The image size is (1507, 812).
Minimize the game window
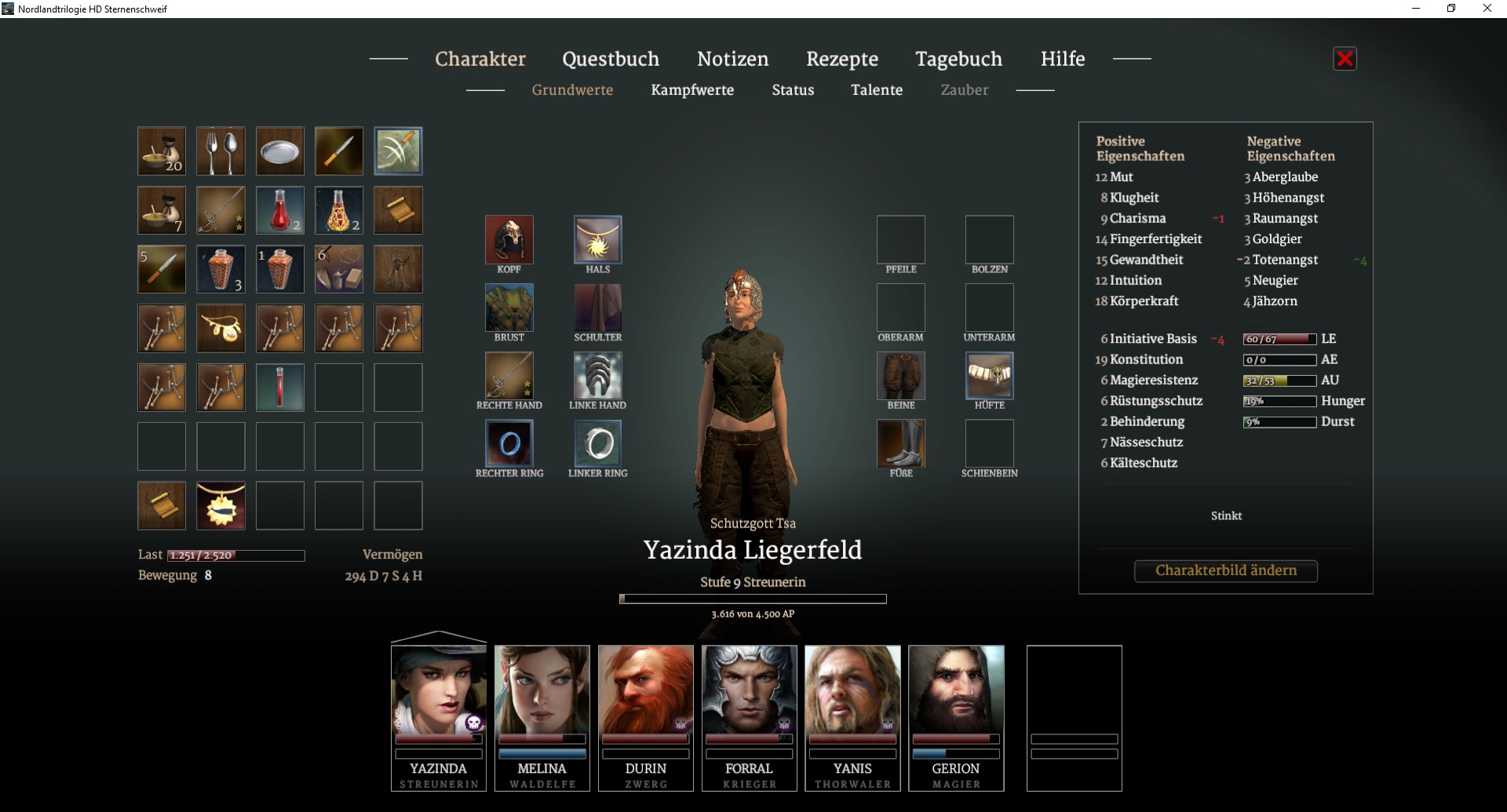pos(1416,9)
